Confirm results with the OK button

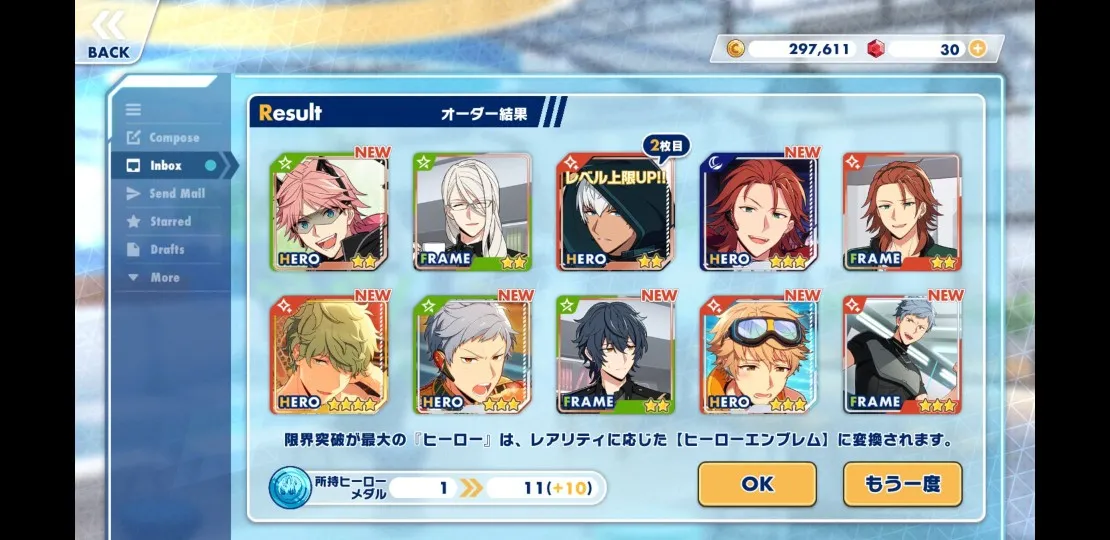point(757,484)
